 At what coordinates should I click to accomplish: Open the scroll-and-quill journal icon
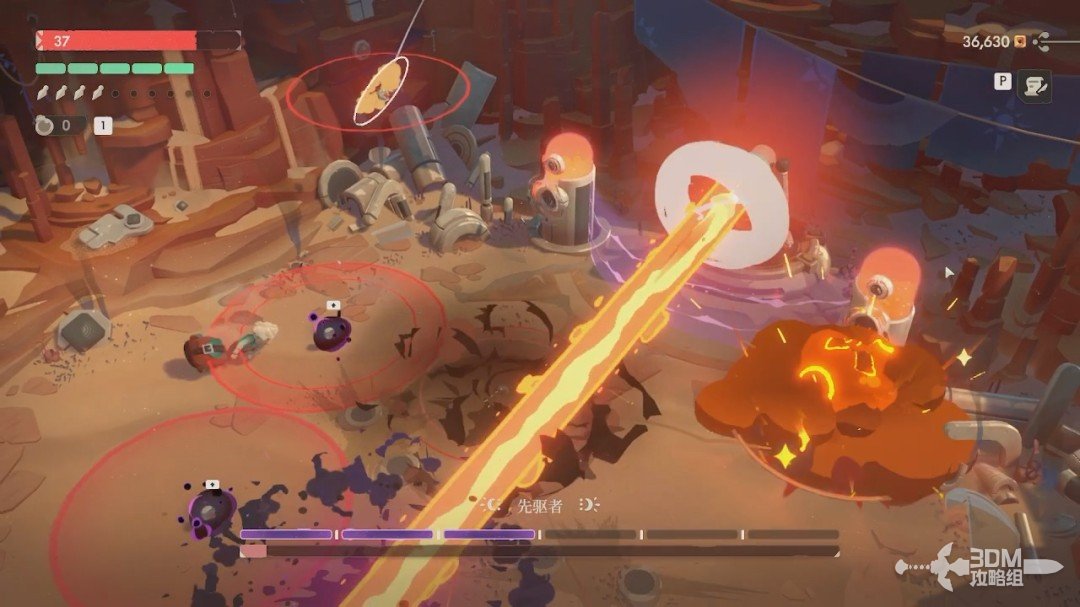(x=1033, y=86)
